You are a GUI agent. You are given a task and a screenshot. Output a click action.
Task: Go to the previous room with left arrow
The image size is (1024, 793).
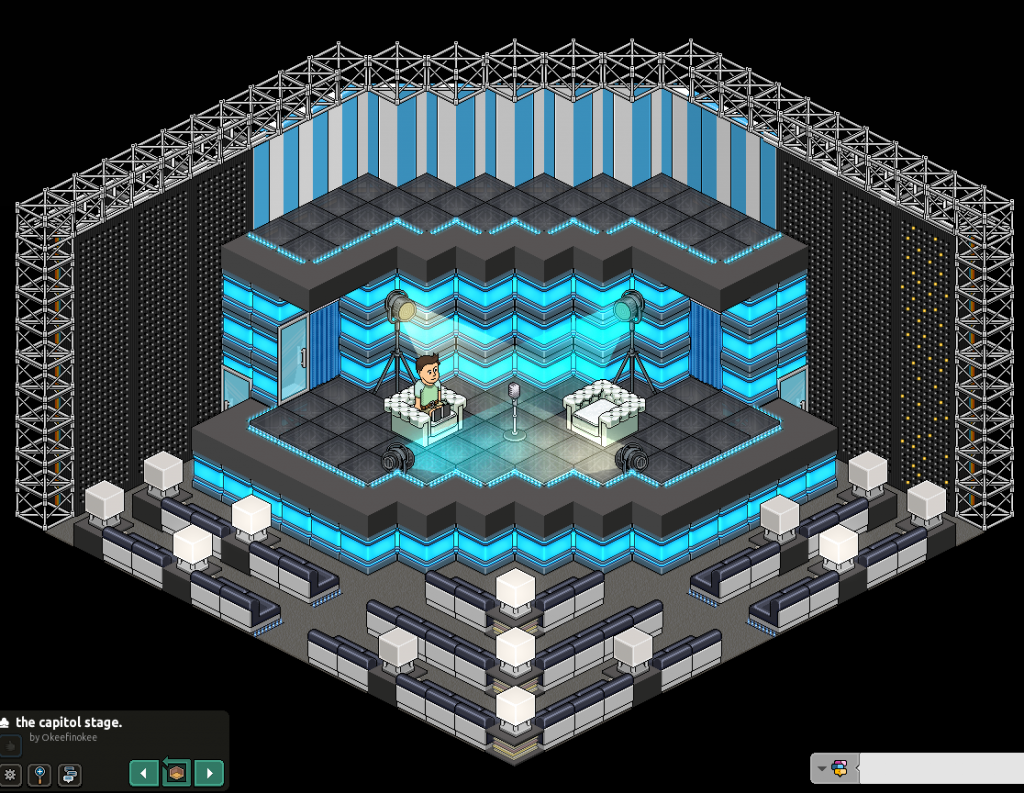[x=144, y=773]
